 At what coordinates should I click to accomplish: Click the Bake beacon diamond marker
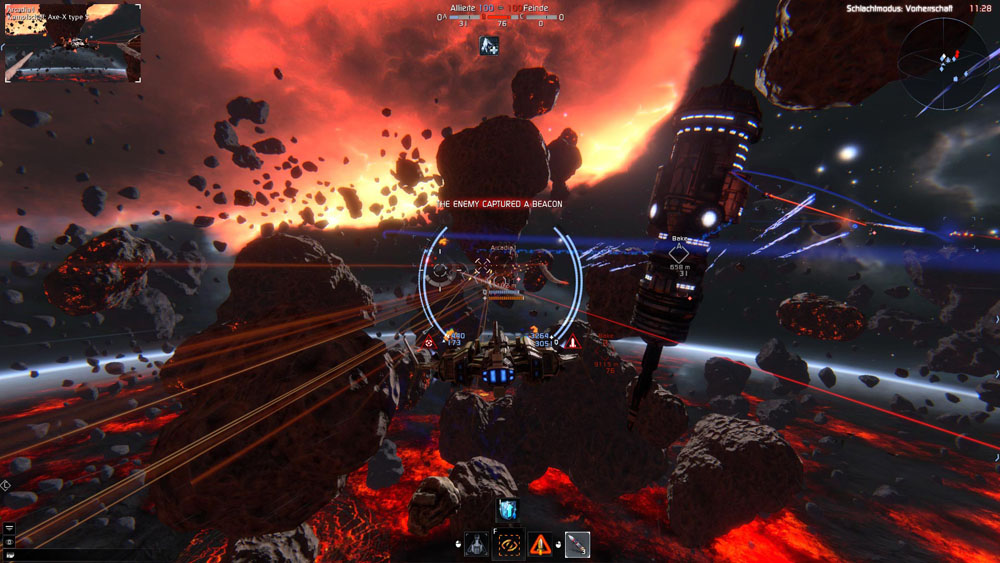pos(679,255)
